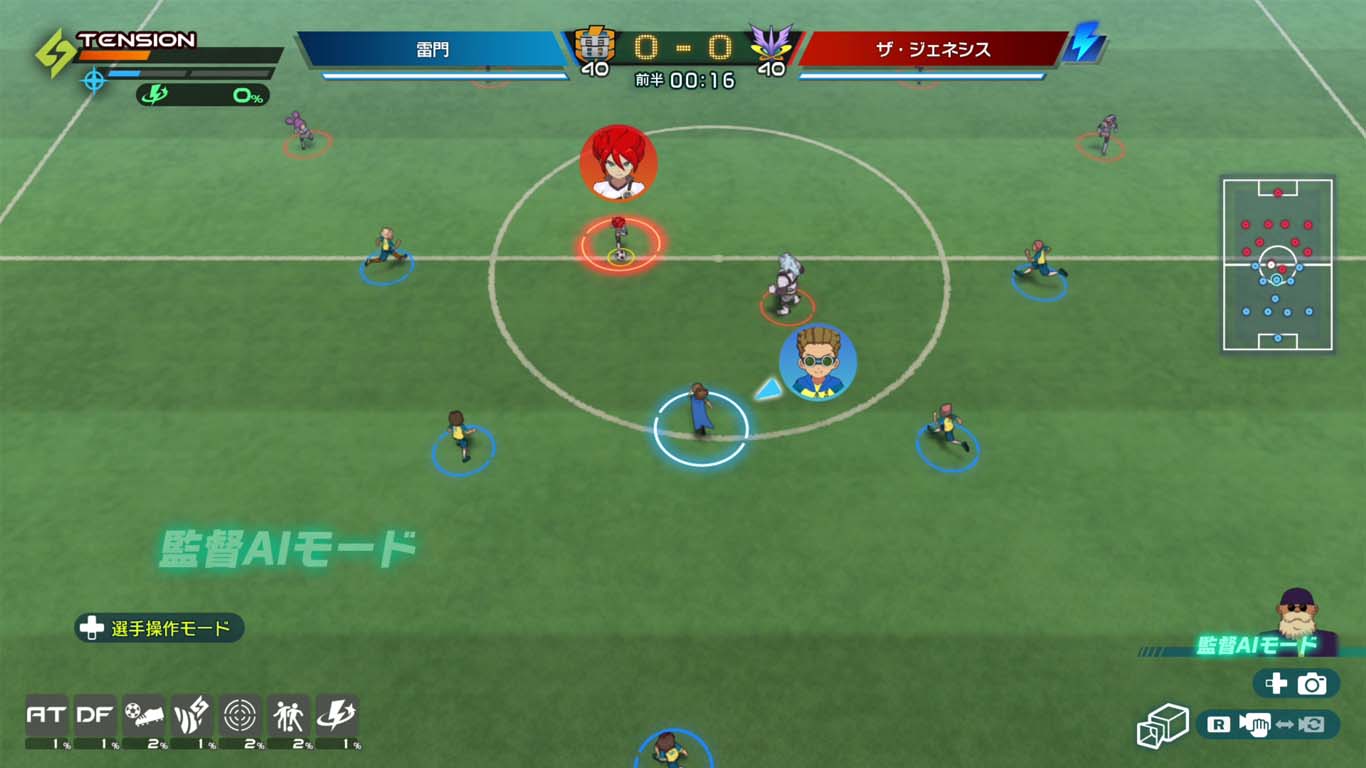Image resolution: width=1366 pixels, height=768 pixels.
Task: Click the goggled player's circular portrait
Action: click(817, 364)
